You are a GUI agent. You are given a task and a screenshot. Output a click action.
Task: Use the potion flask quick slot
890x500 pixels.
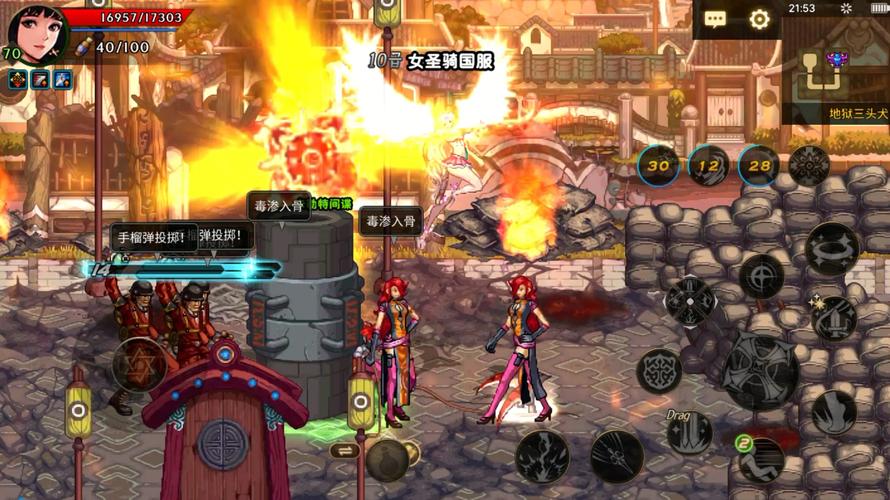tap(388, 459)
